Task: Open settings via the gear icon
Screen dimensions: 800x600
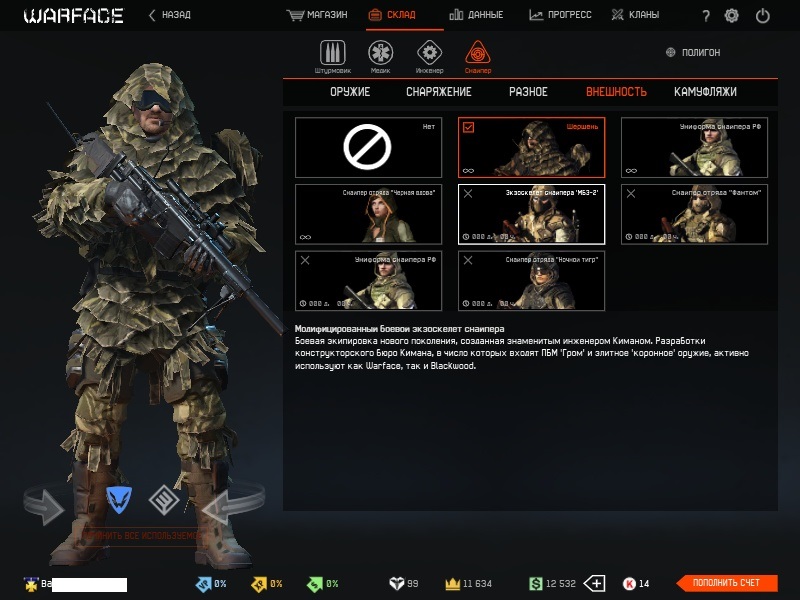Action: tap(732, 16)
